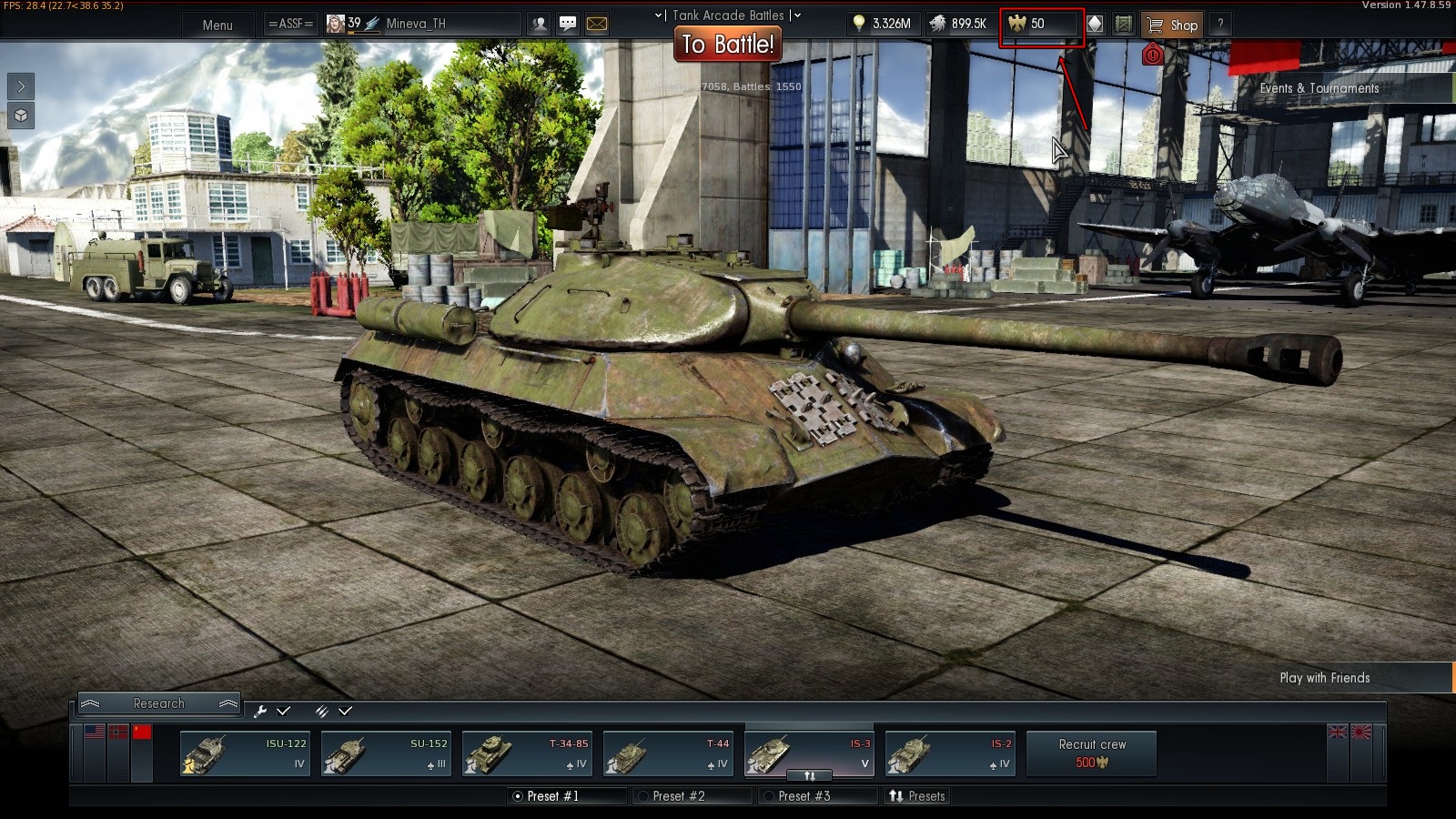Choose the T-34-85 tank slot

click(527, 754)
